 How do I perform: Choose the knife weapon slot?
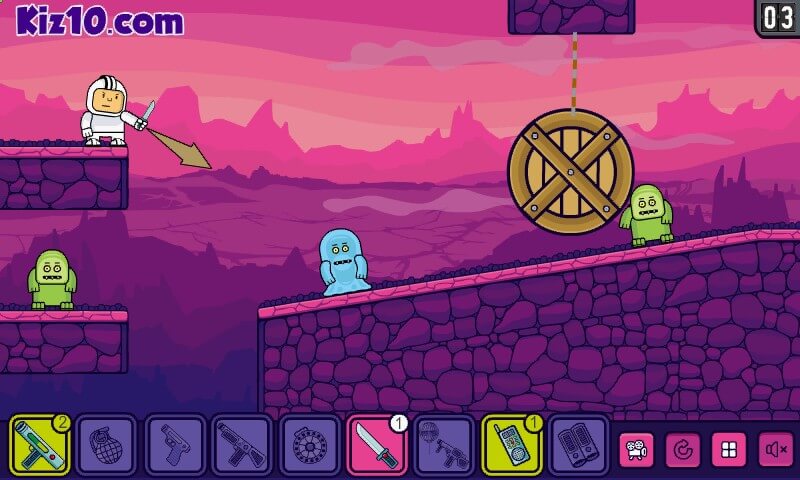377,444
